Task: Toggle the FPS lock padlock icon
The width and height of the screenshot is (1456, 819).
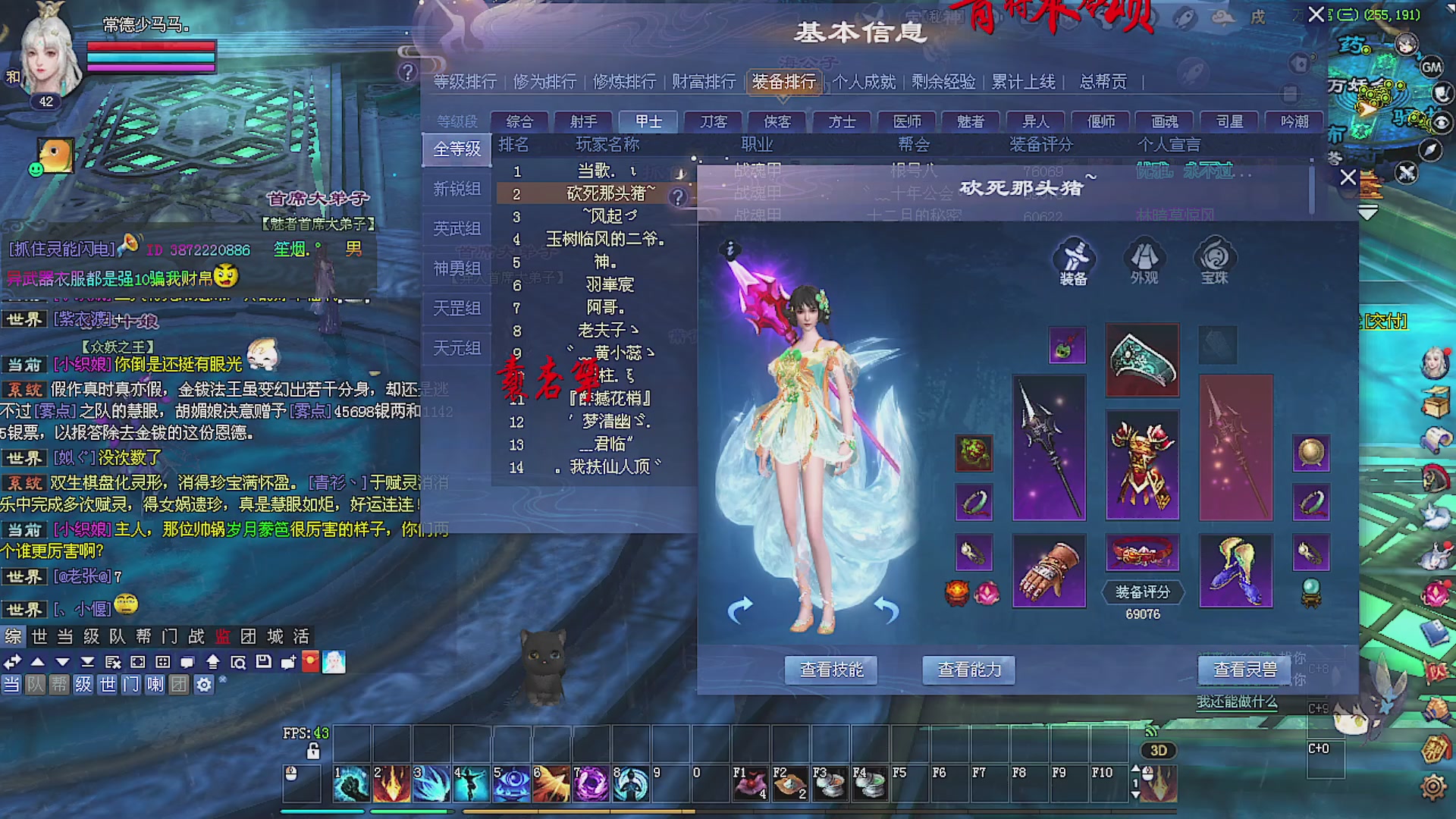Action: pos(312,750)
